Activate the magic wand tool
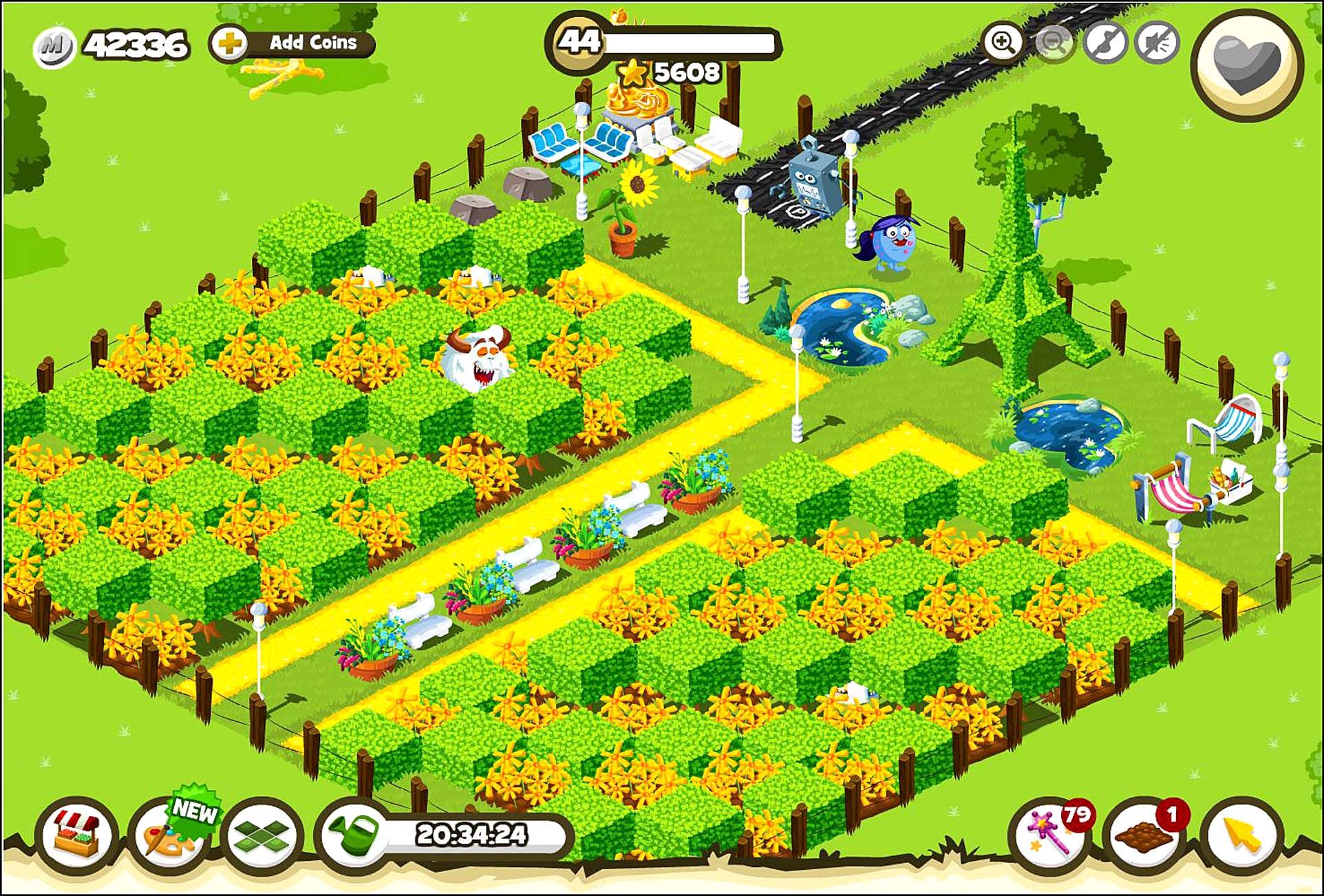 [1049, 835]
